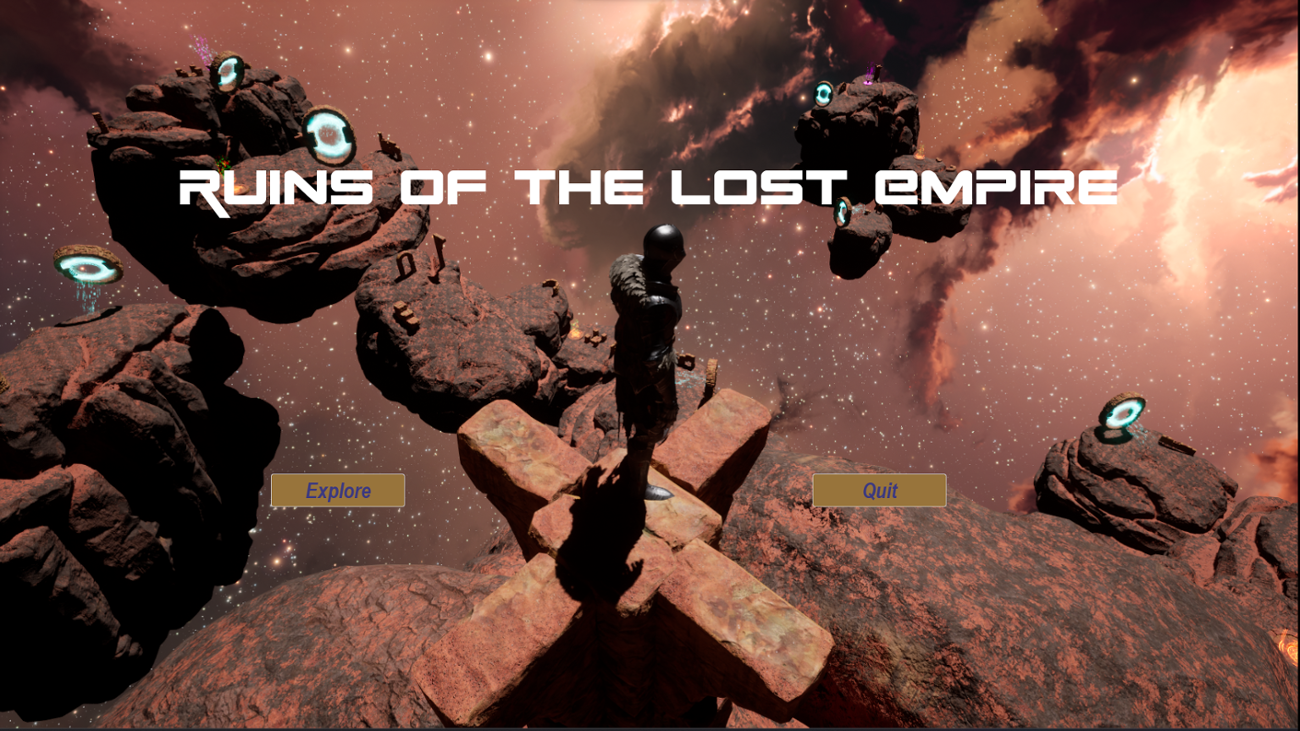
Task: Click the Explore button
Action: (x=337, y=490)
